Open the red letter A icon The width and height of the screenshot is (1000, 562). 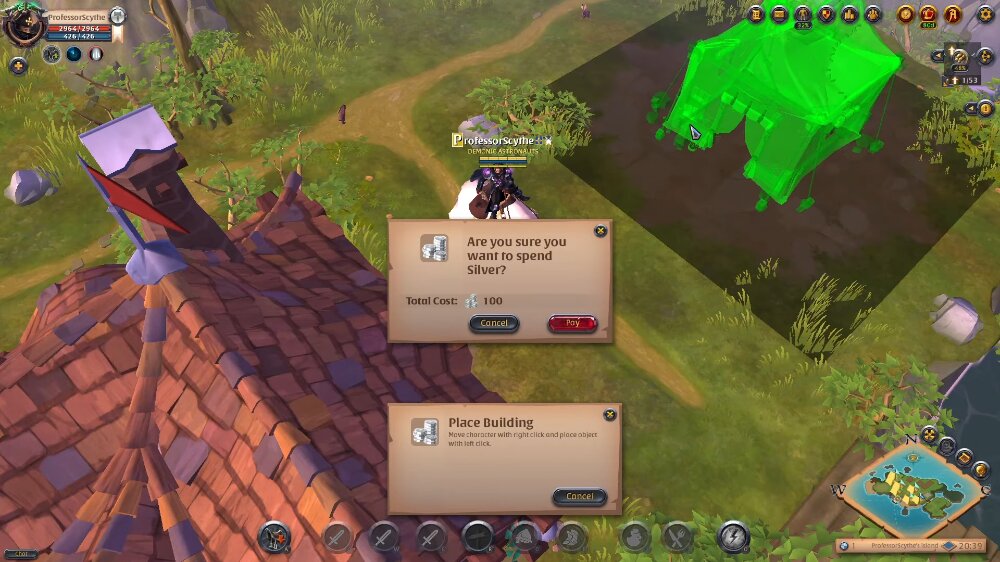click(x=953, y=14)
